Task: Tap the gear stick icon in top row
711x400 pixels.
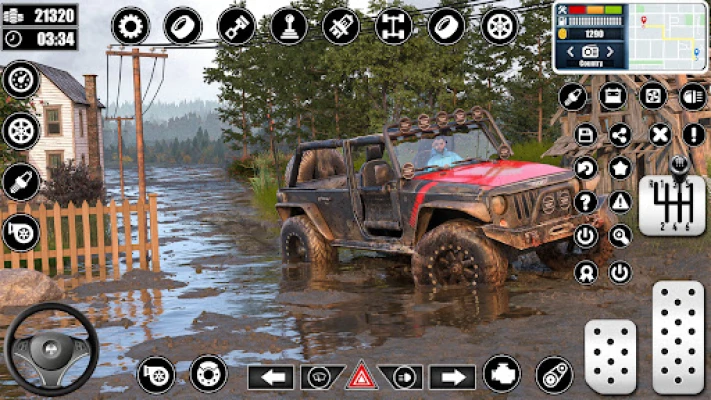Action: click(x=288, y=26)
